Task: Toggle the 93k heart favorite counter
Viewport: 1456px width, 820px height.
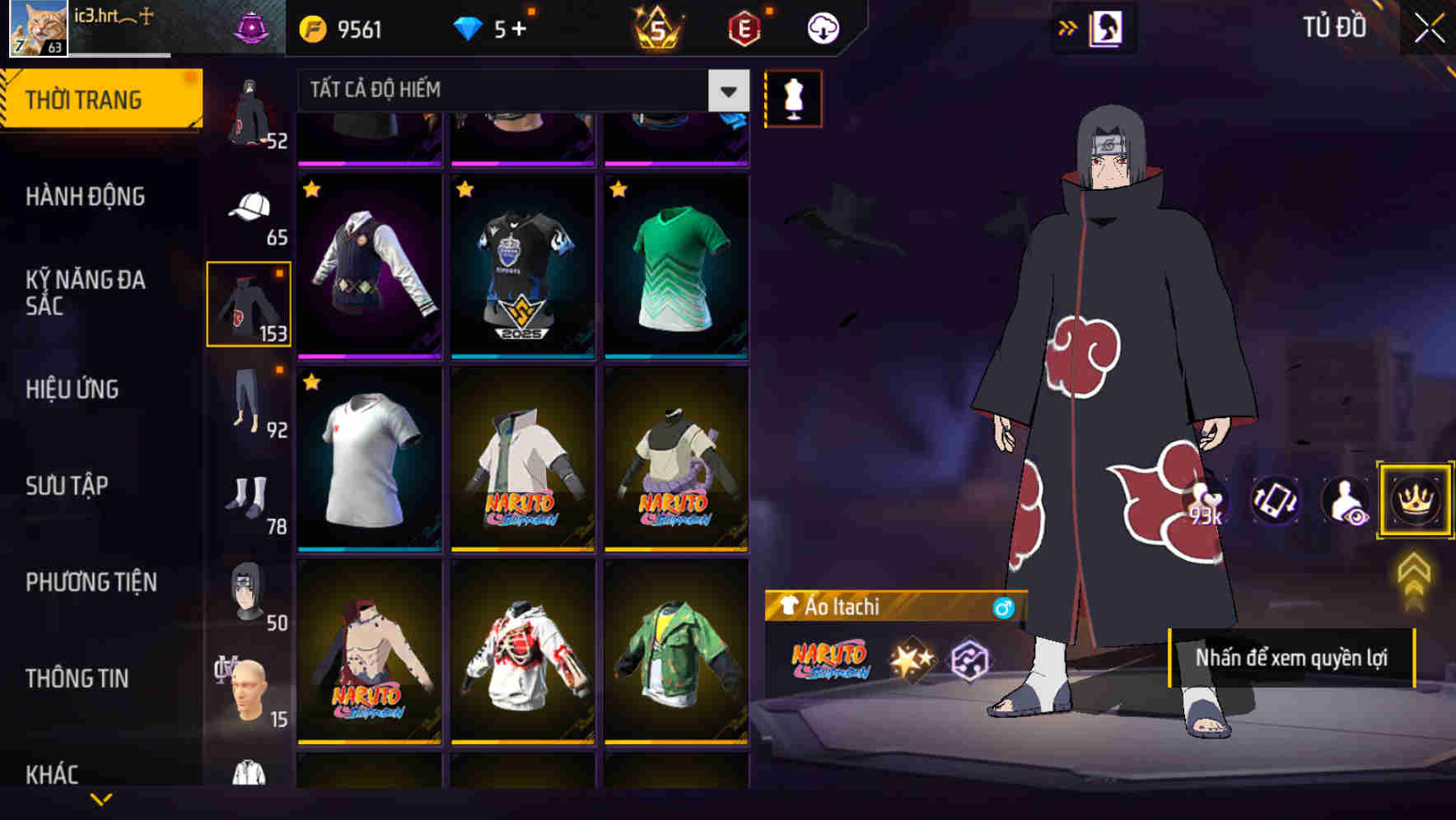Action: [x=1206, y=501]
